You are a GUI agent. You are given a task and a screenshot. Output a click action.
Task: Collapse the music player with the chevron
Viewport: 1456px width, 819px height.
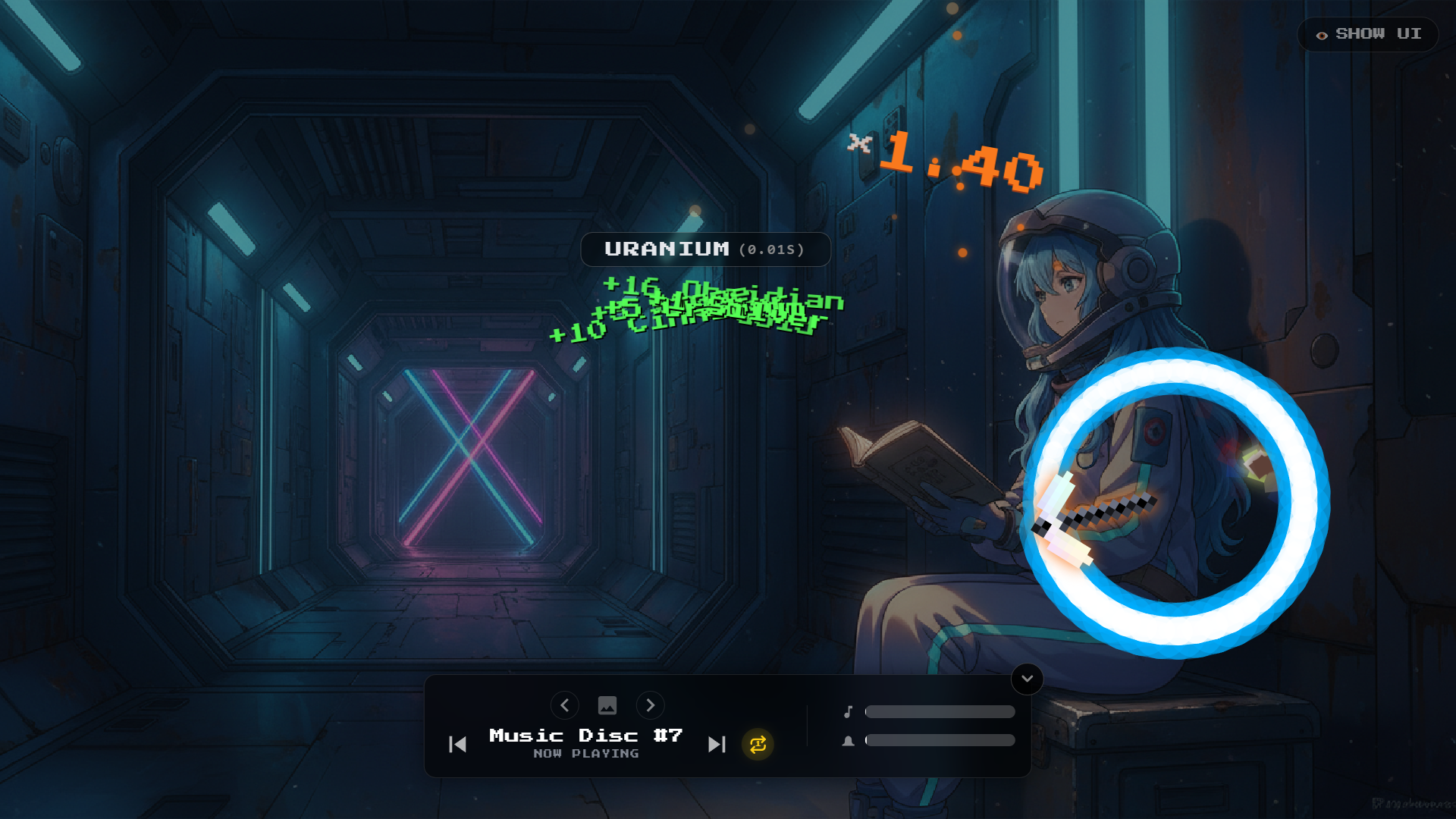1027,679
